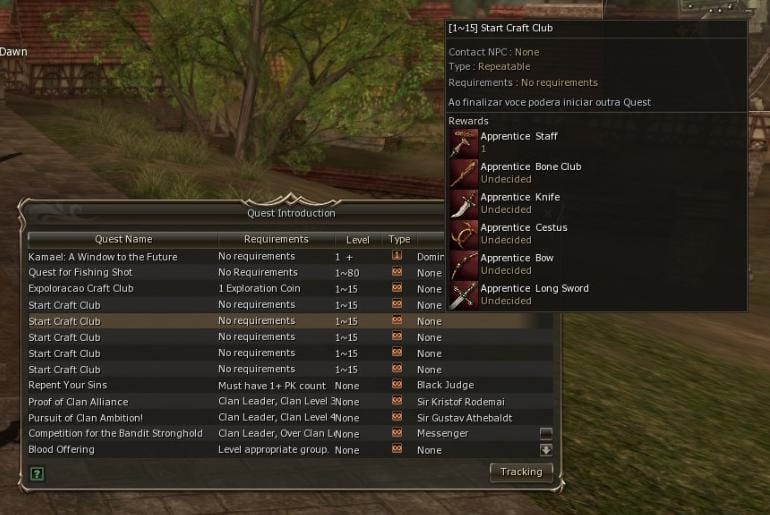Viewport: 770px width, 515px height.
Task: Select the Expoloracao Craft Club quest
Action: [81, 289]
